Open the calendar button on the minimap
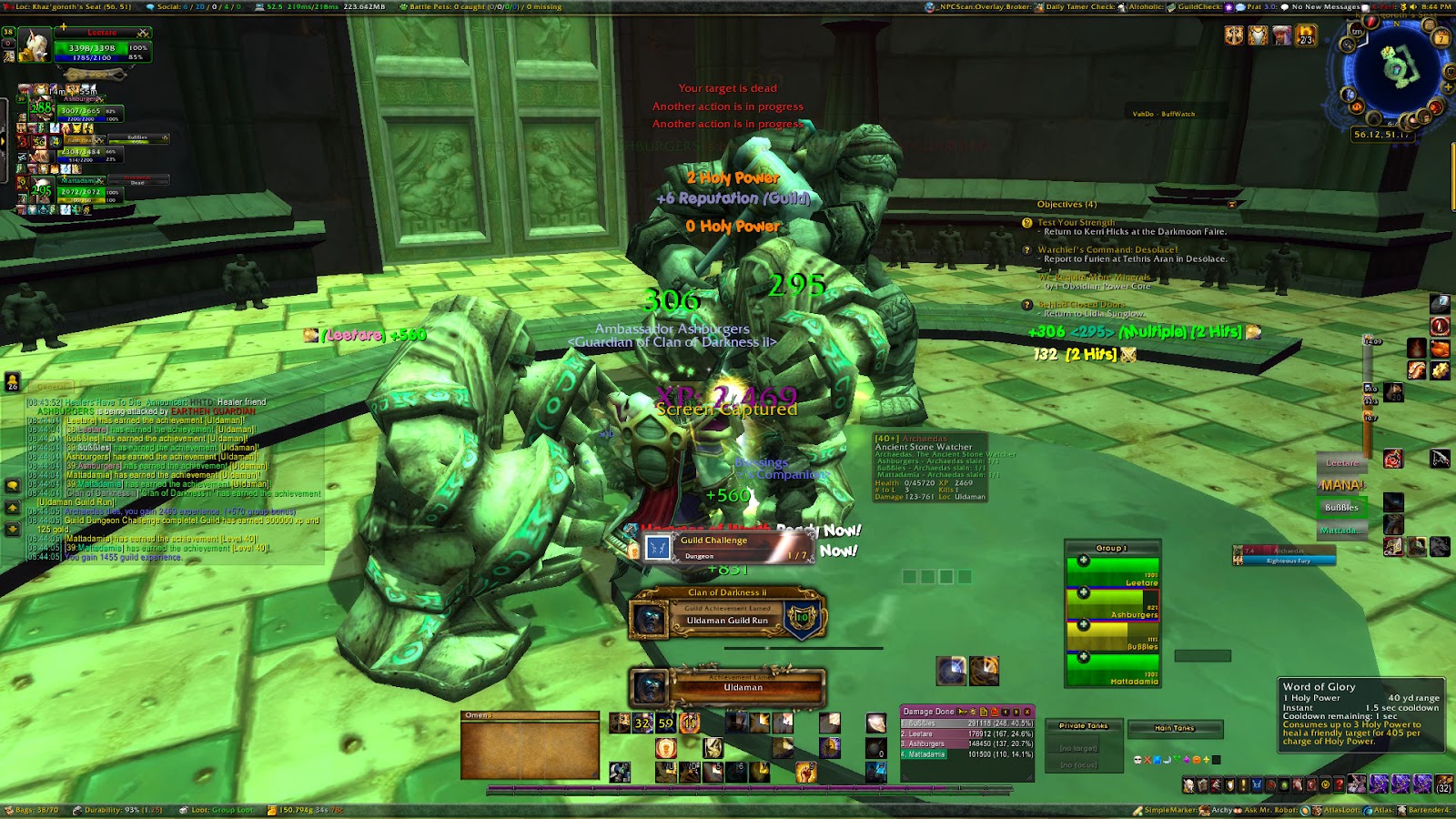The image size is (1456, 819). click(1441, 38)
